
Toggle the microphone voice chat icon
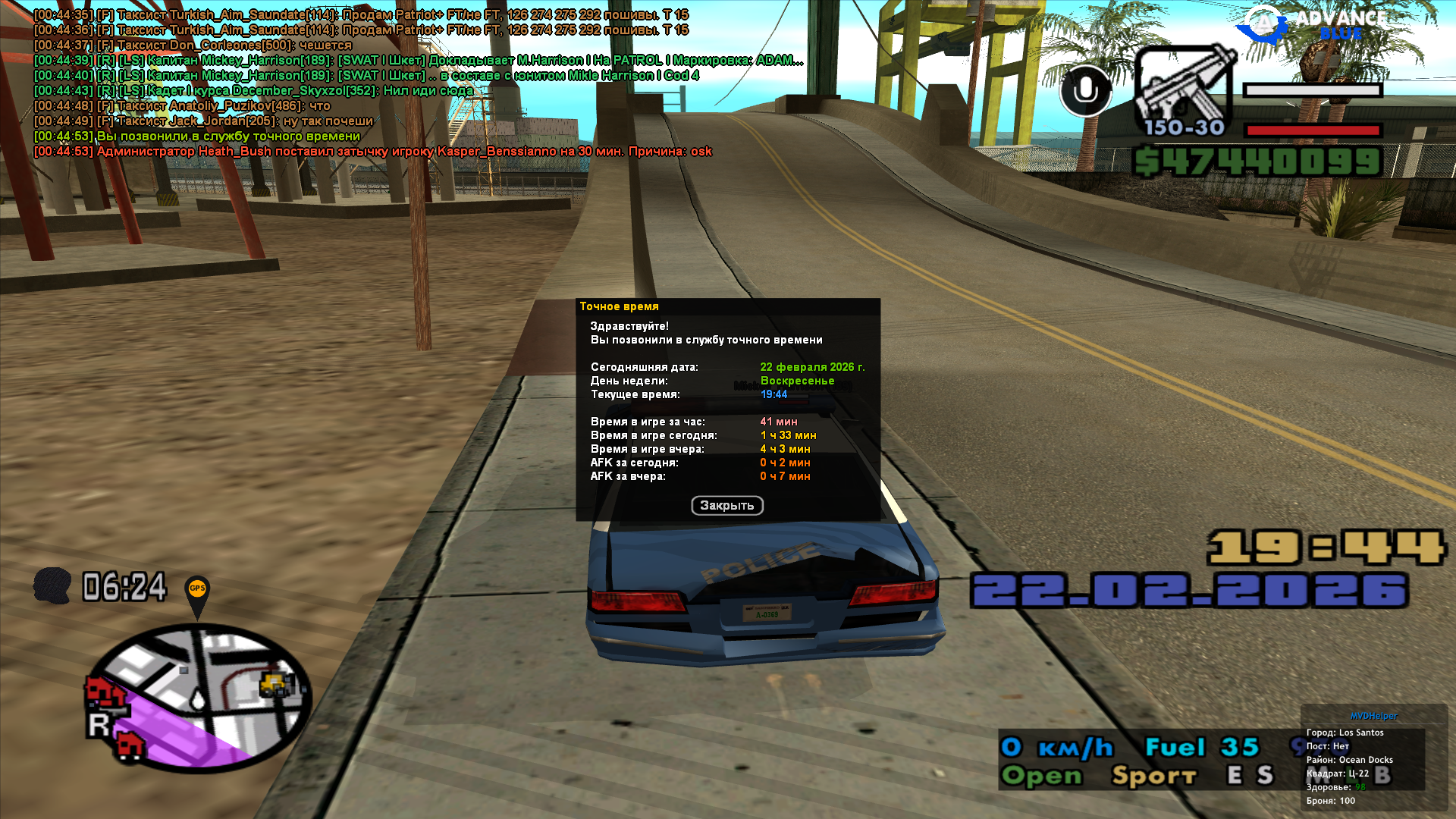coord(1085,91)
